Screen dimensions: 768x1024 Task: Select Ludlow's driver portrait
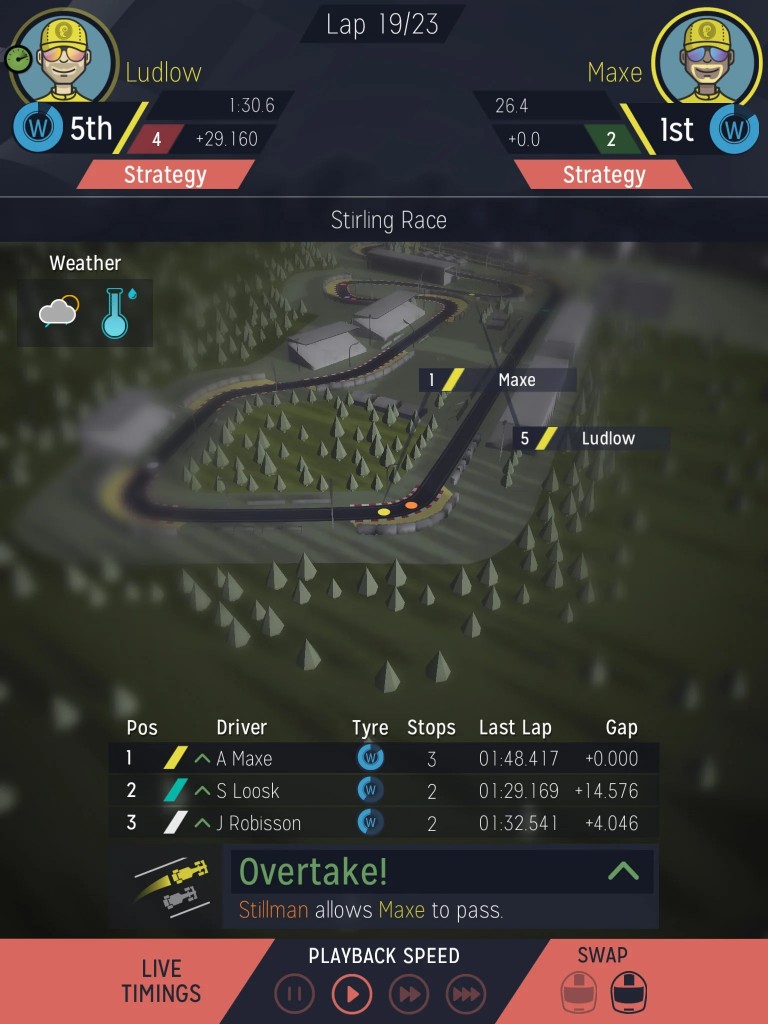tap(75, 58)
